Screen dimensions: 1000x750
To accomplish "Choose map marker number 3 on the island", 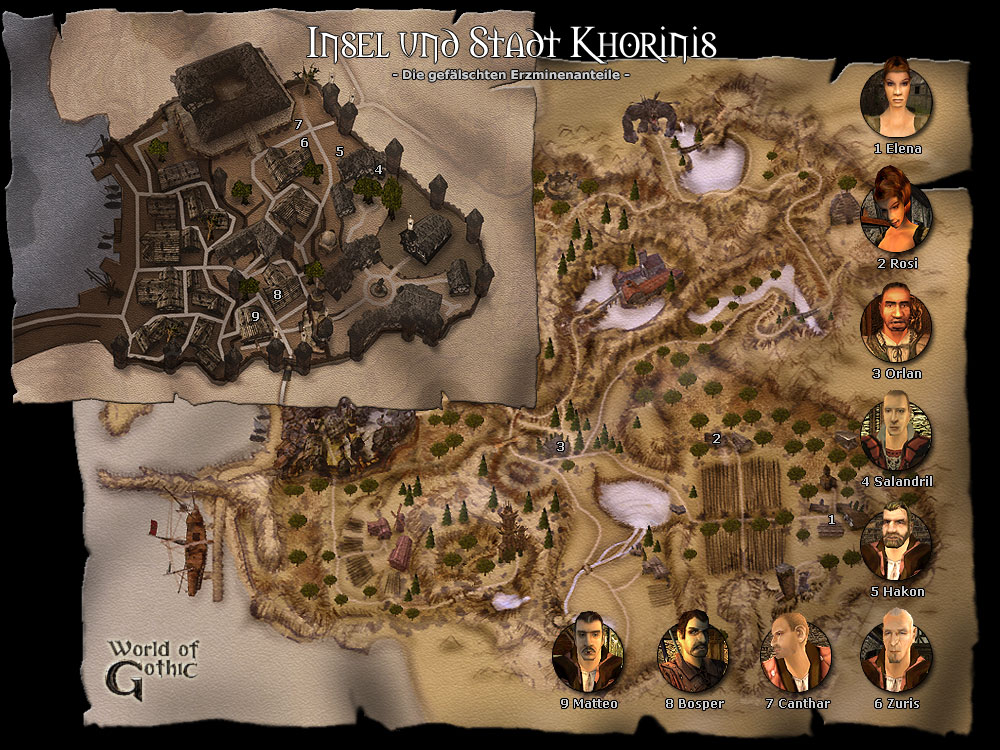I will (560, 446).
